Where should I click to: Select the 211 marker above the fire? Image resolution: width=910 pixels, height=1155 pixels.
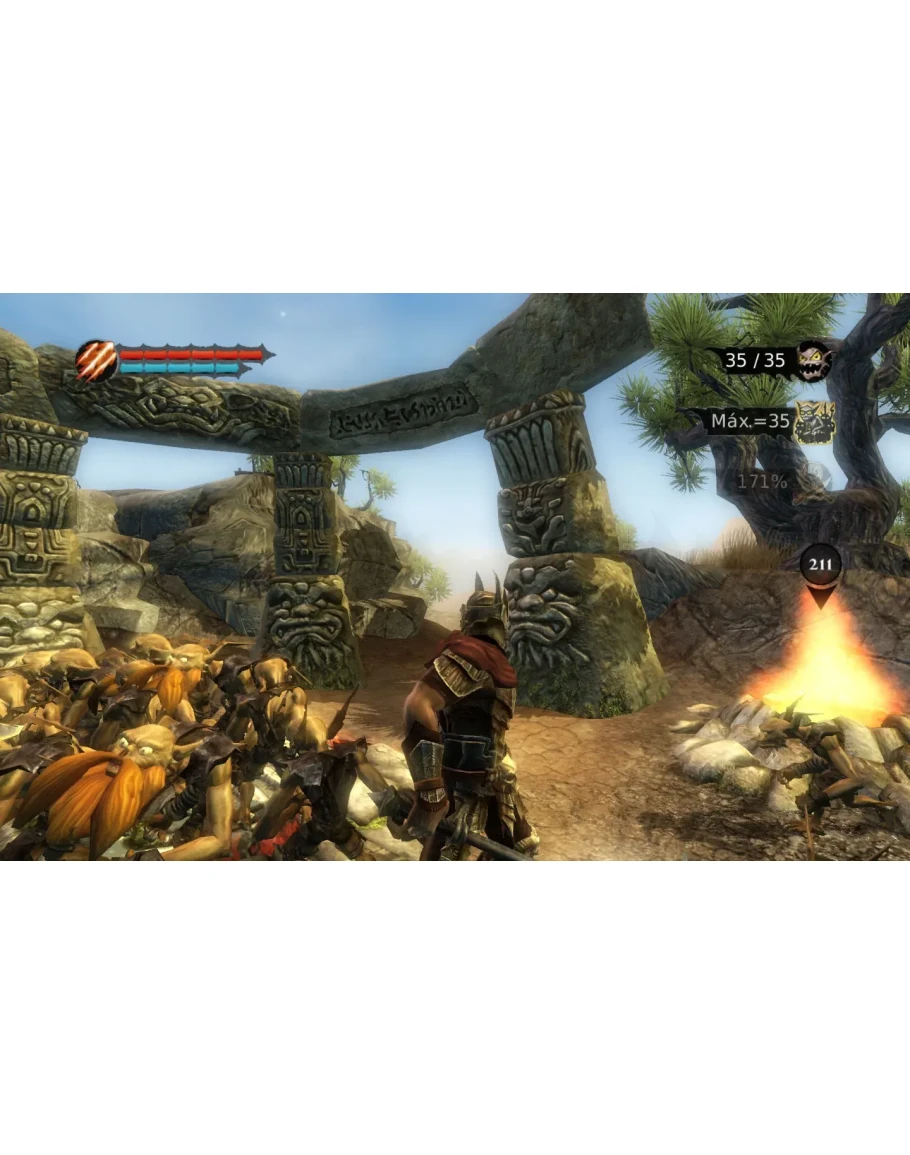click(821, 566)
